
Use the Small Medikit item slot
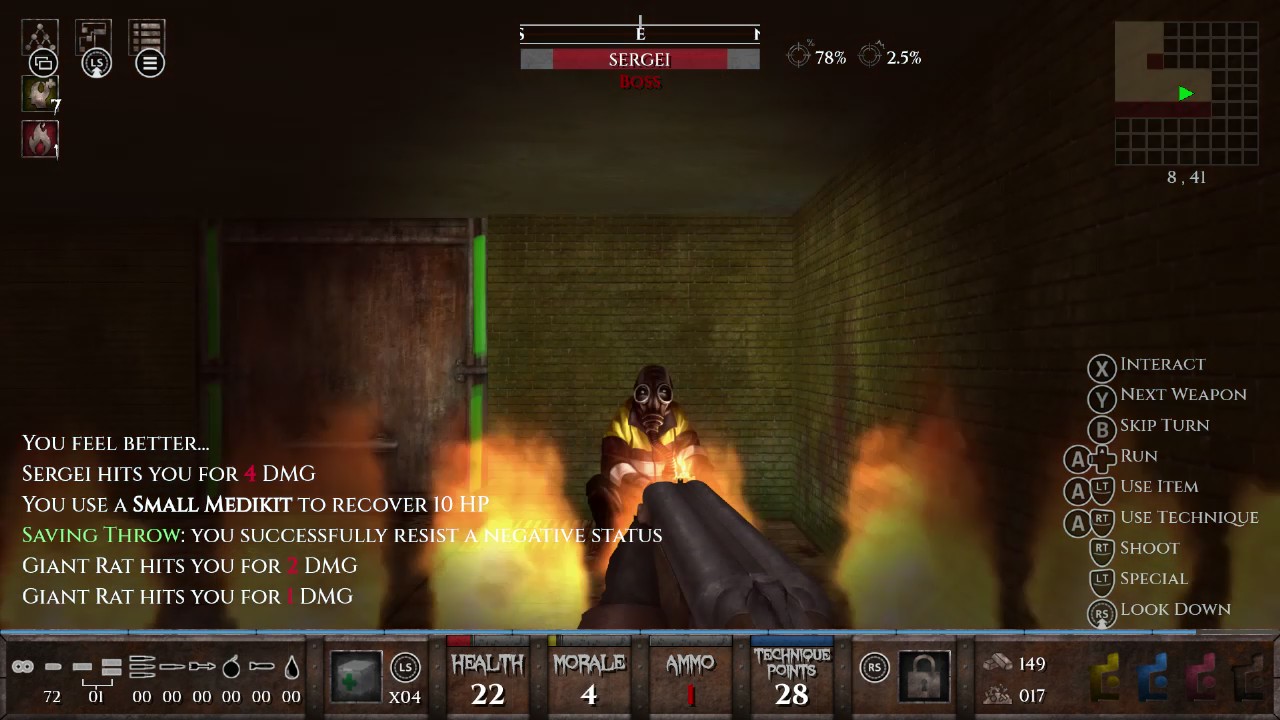356,676
